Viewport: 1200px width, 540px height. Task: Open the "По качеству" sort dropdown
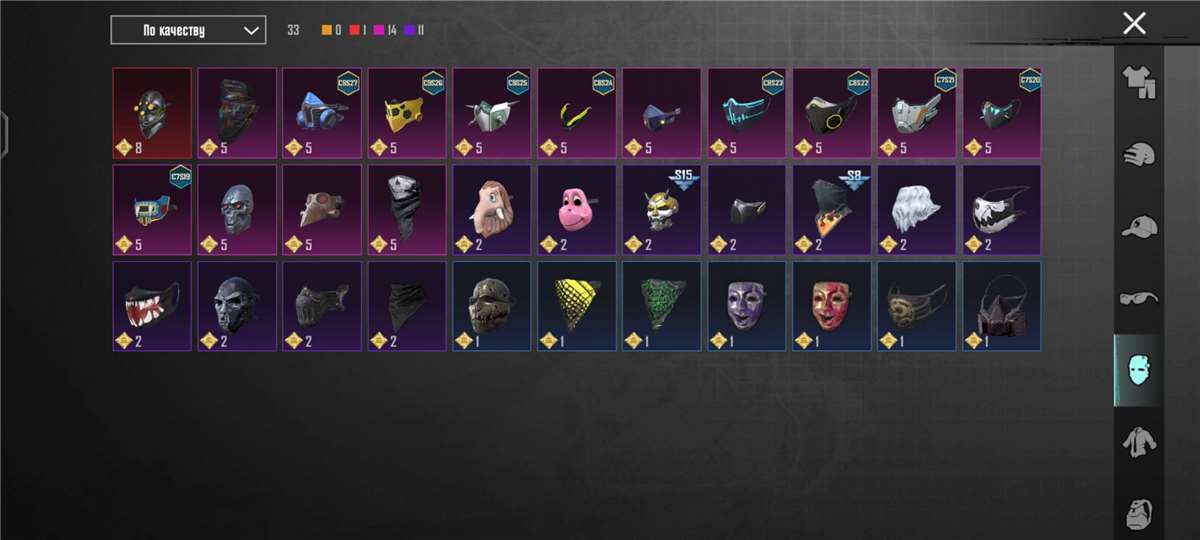(x=188, y=30)
